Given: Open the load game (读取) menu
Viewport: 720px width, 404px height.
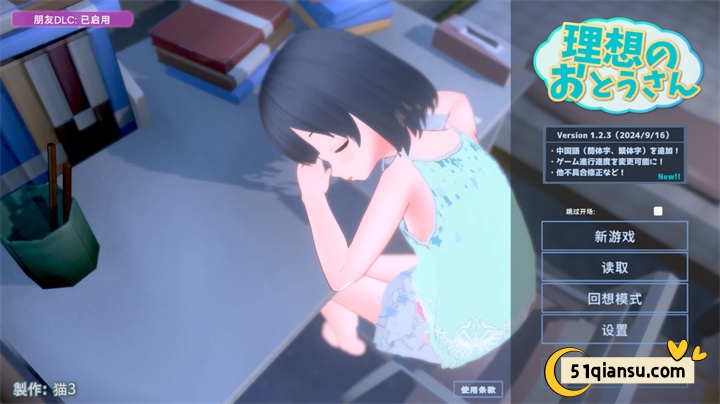Looking at the screenshot, I should (x=615, y=268).
